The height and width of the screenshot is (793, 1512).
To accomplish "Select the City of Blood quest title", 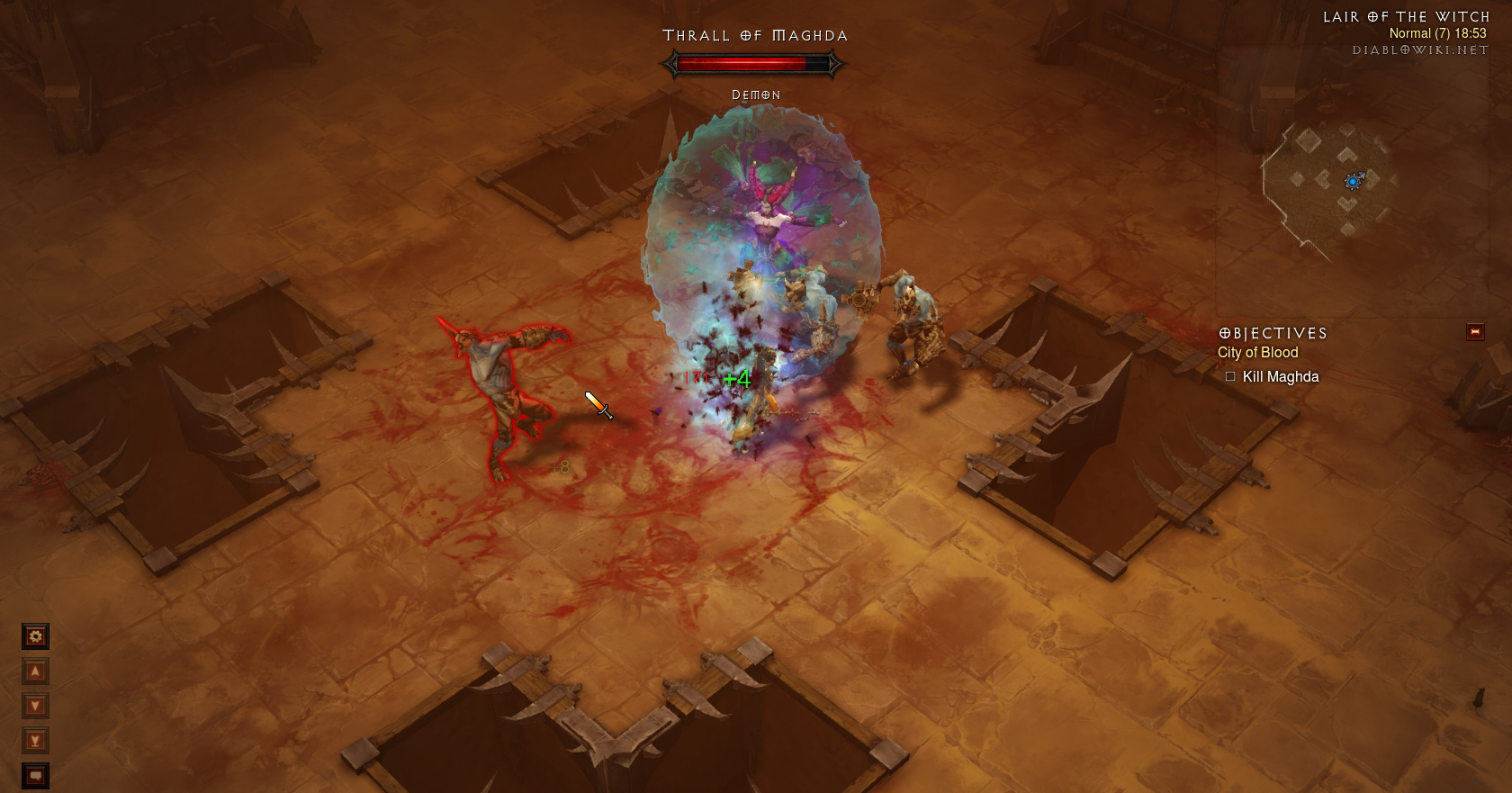I will pos(1257,353).
